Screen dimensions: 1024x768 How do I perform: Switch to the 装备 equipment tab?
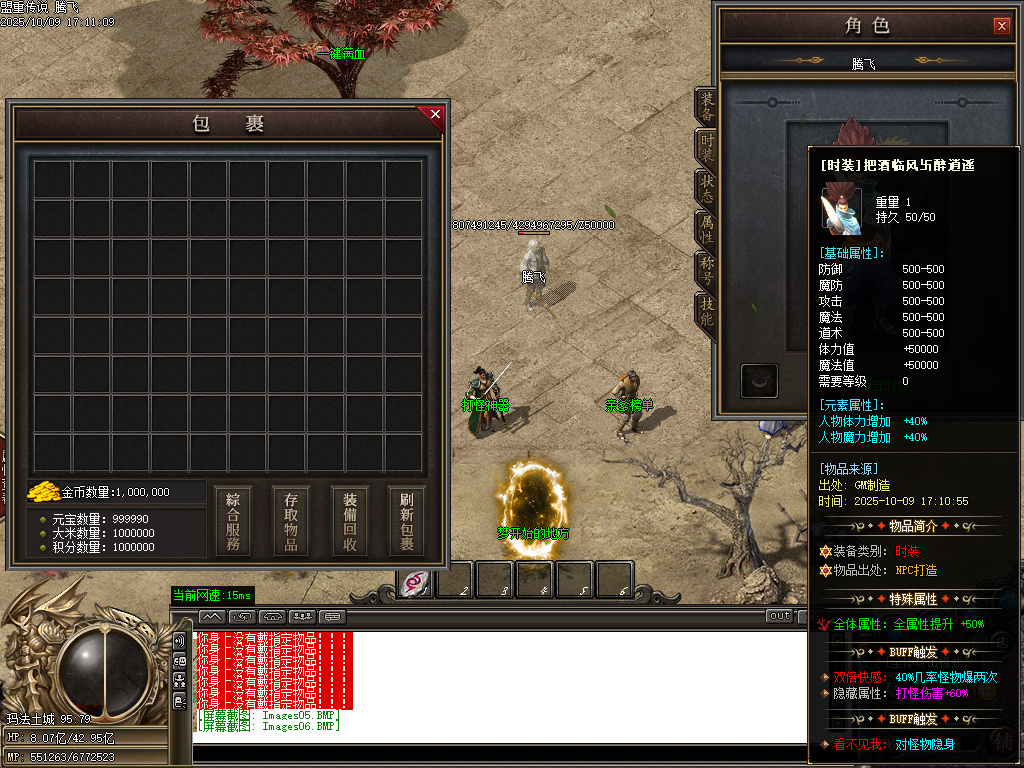point(707,108)
